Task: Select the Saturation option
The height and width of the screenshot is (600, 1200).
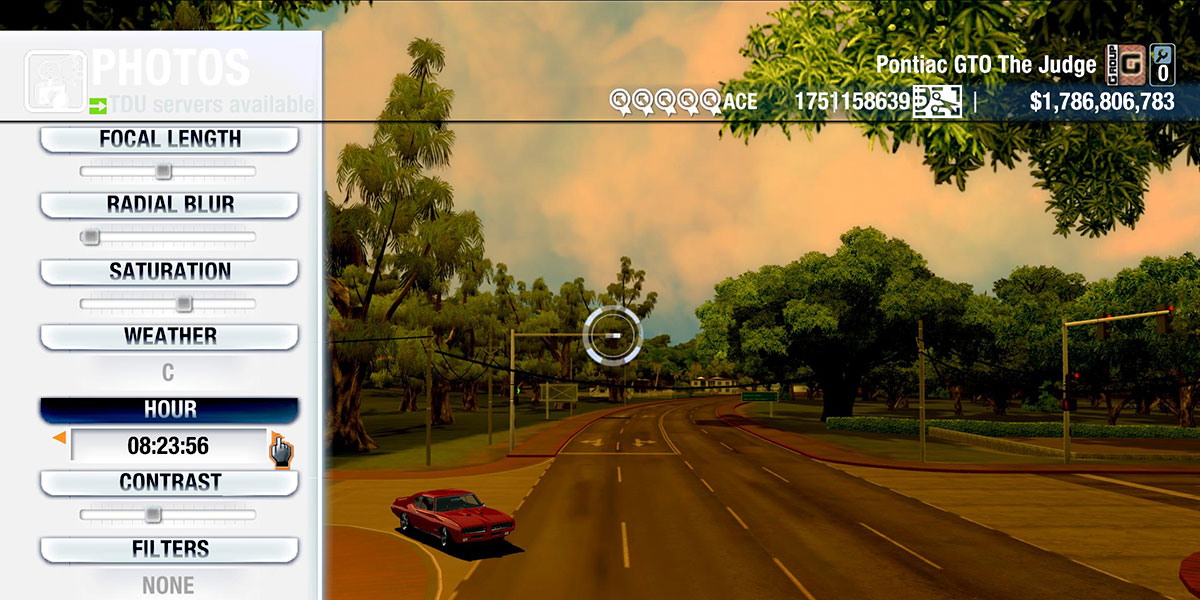Action: (169, 272)
